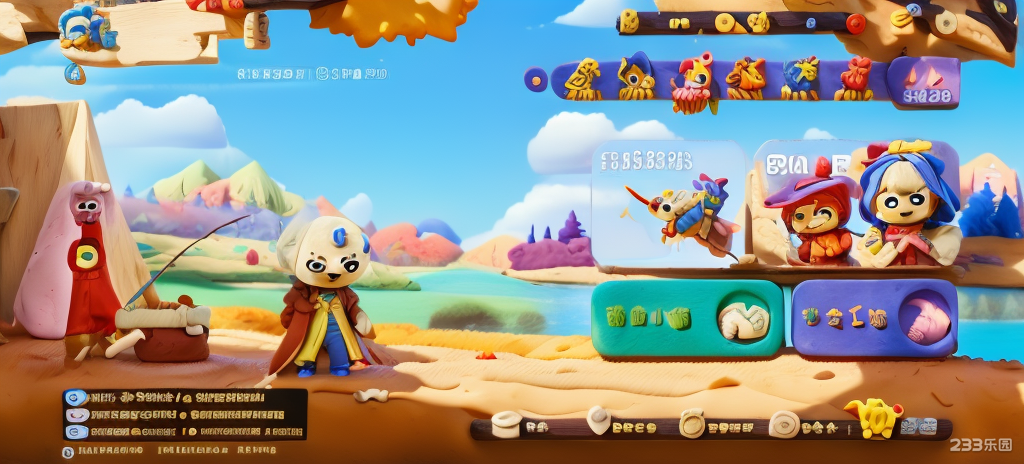Open the flying bird creature card
Screen dimensions: 1024x464
click(667, 206)
